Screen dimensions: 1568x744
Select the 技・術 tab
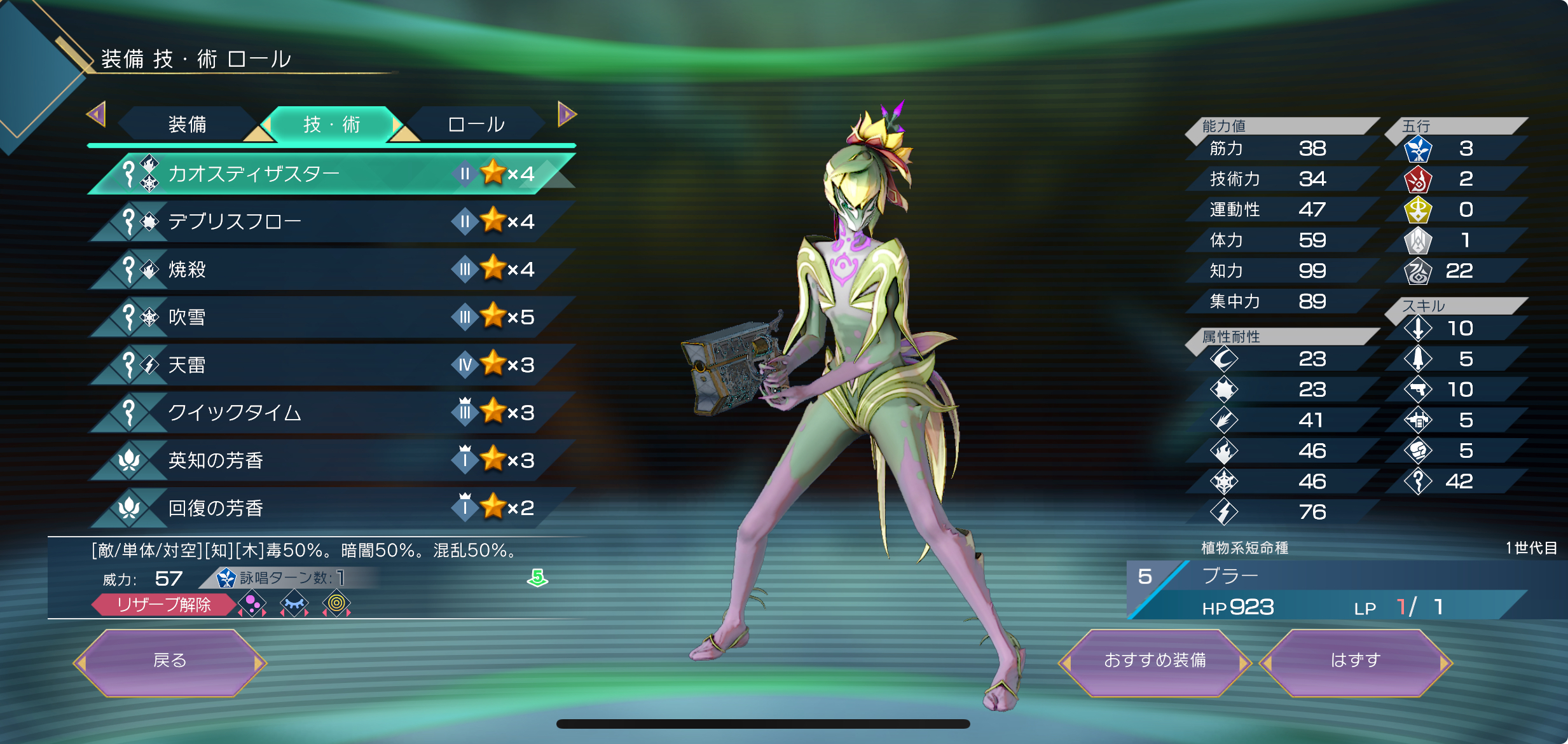(331, 124)
